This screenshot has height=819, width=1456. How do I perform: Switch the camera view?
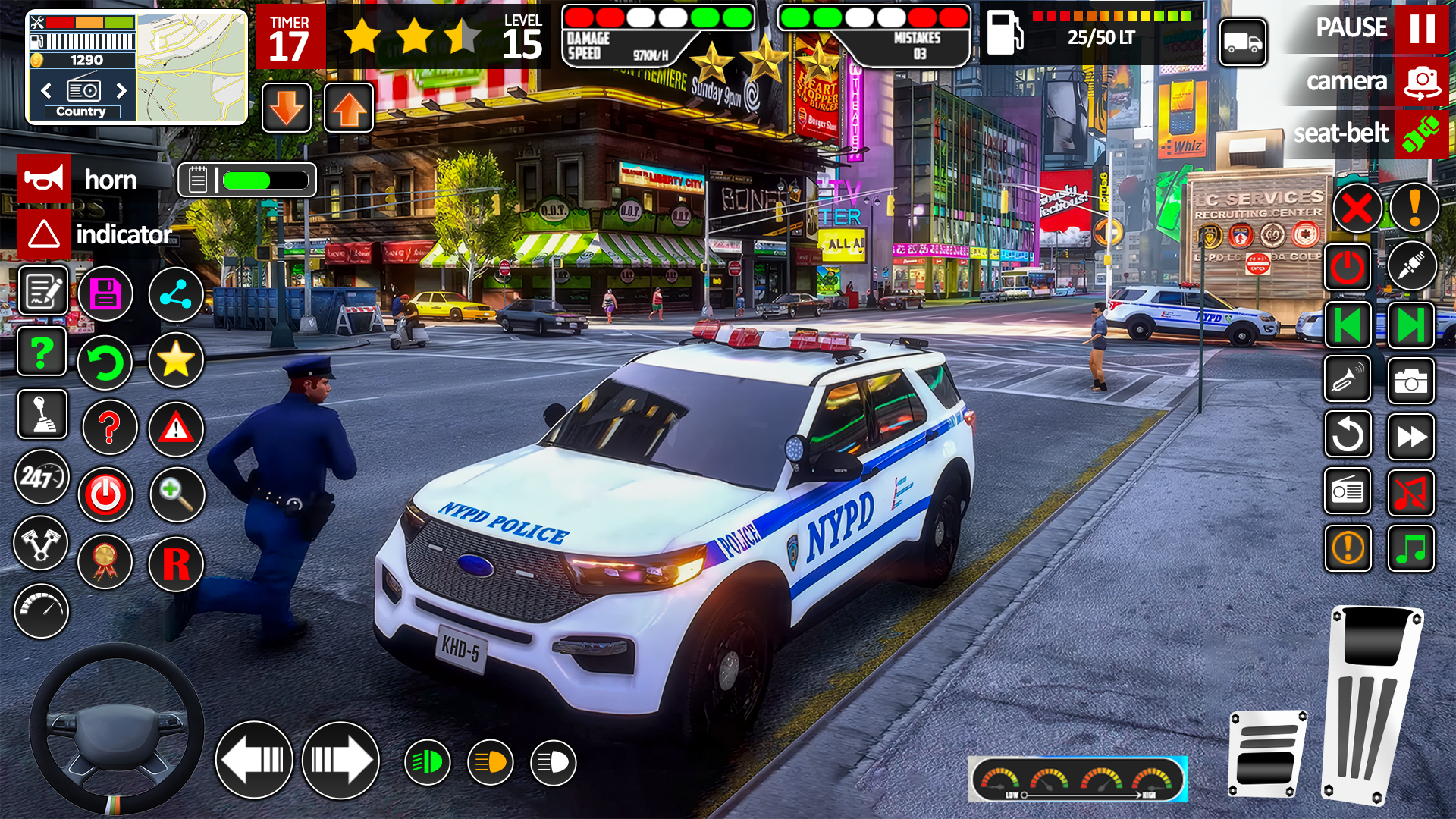(x=1421, y=81)
